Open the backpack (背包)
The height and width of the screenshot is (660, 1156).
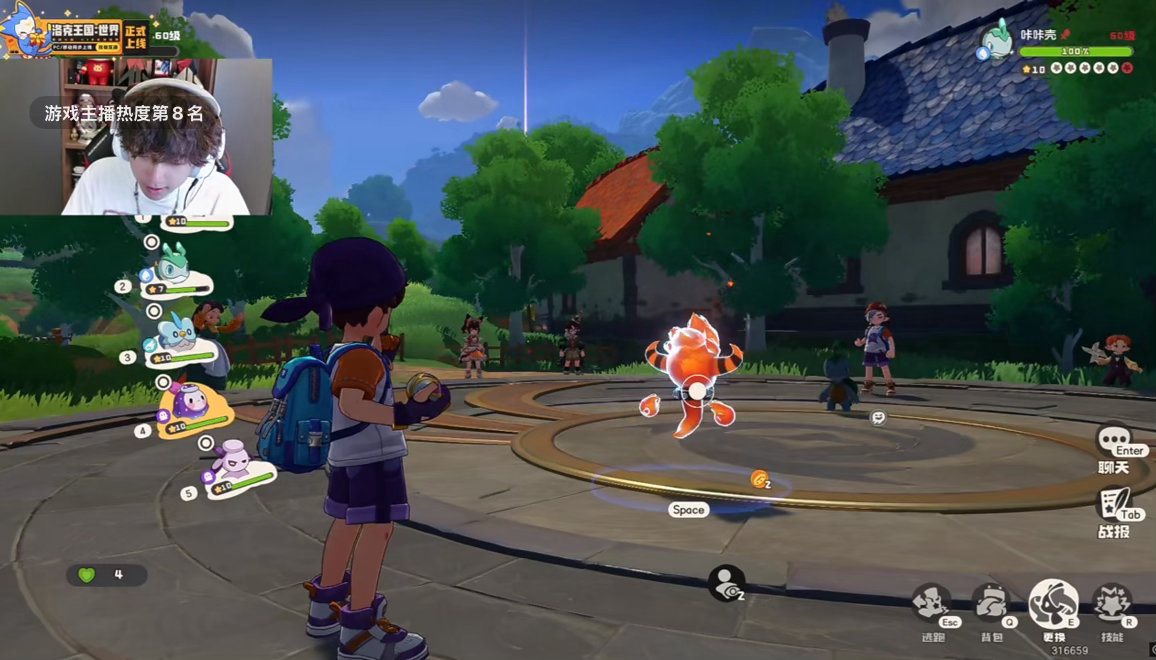click(x=991, y=604)
